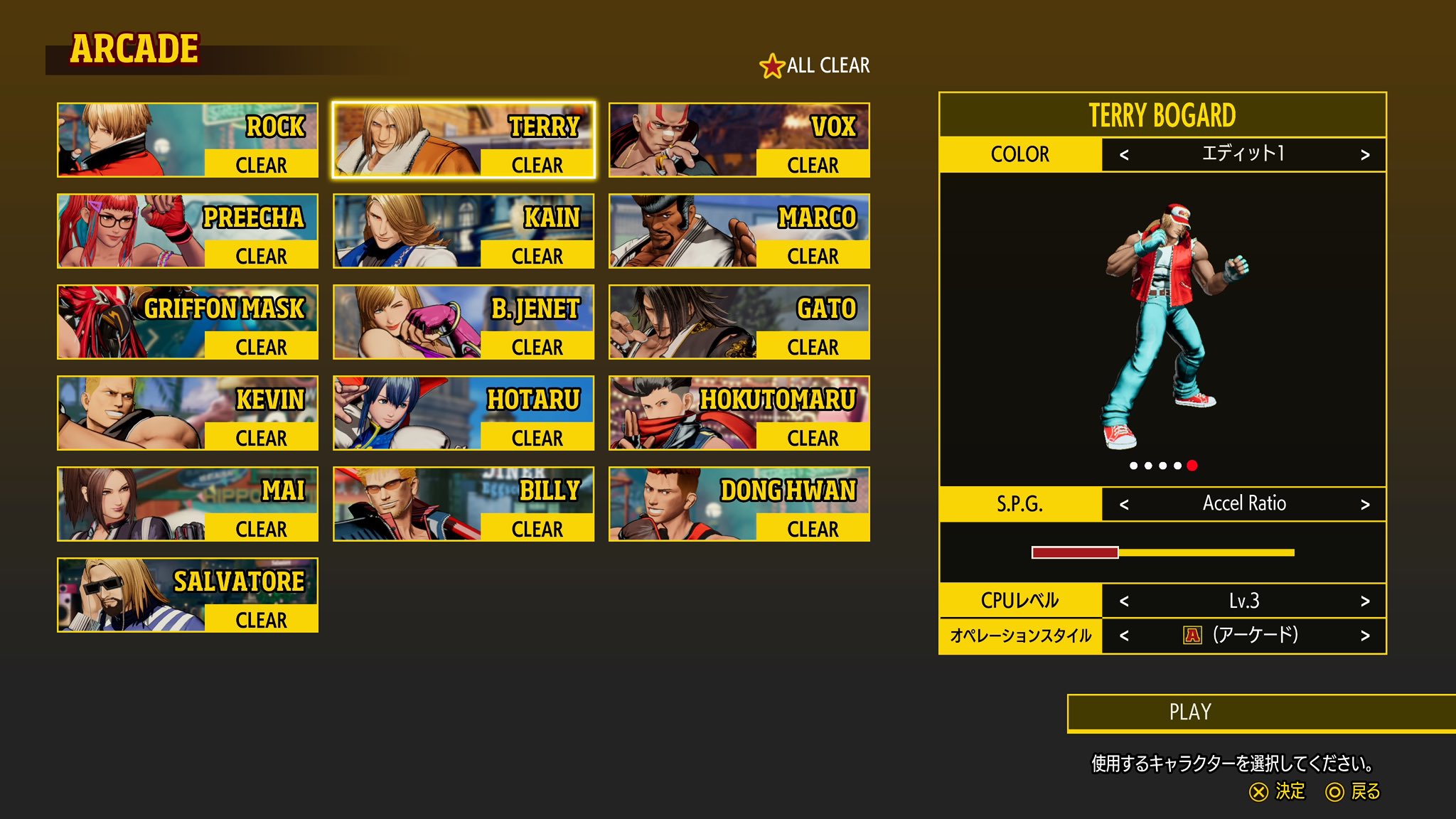Pick the Billy character tile

(x=464, y=504)
